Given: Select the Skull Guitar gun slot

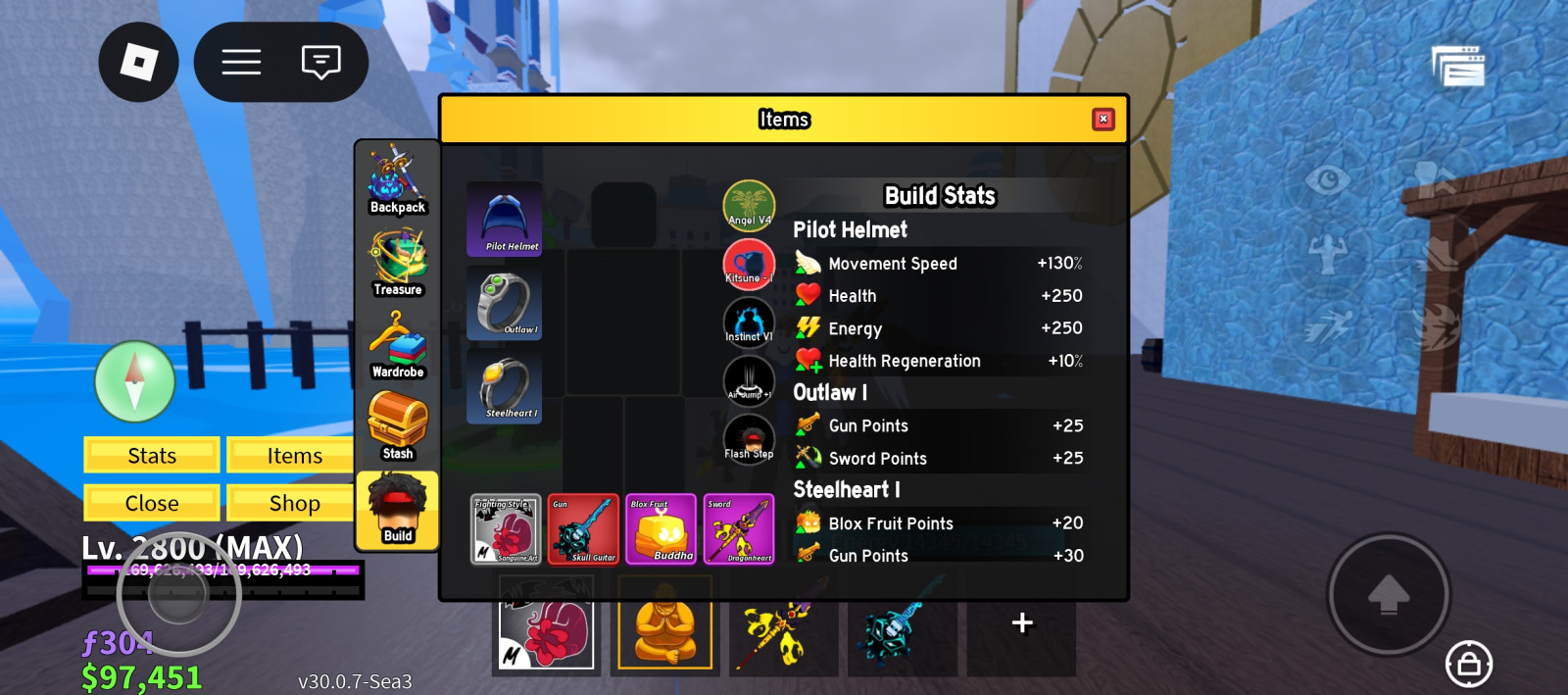Looking at the screenshot, I should (x=583, y=529).
